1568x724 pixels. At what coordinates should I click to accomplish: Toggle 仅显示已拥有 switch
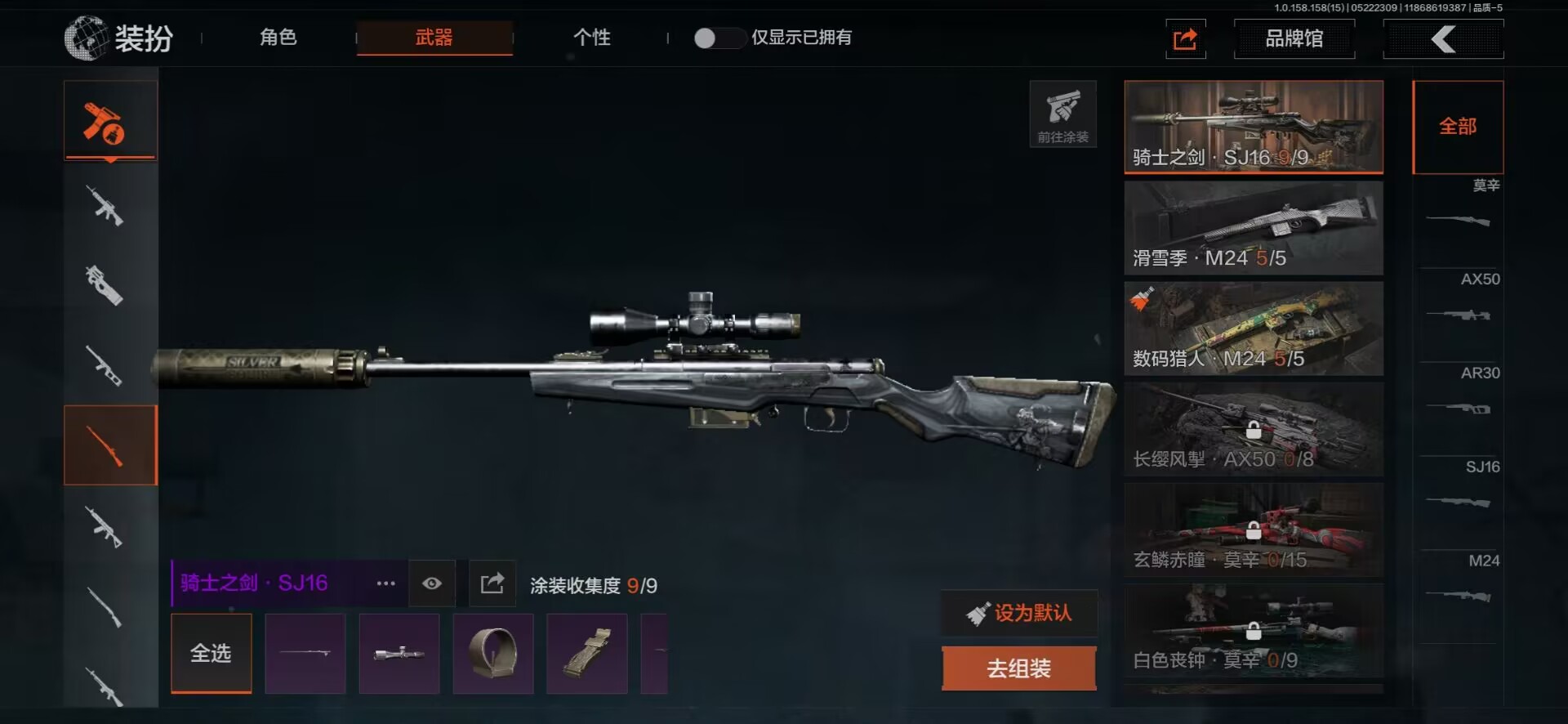[716, 38]
